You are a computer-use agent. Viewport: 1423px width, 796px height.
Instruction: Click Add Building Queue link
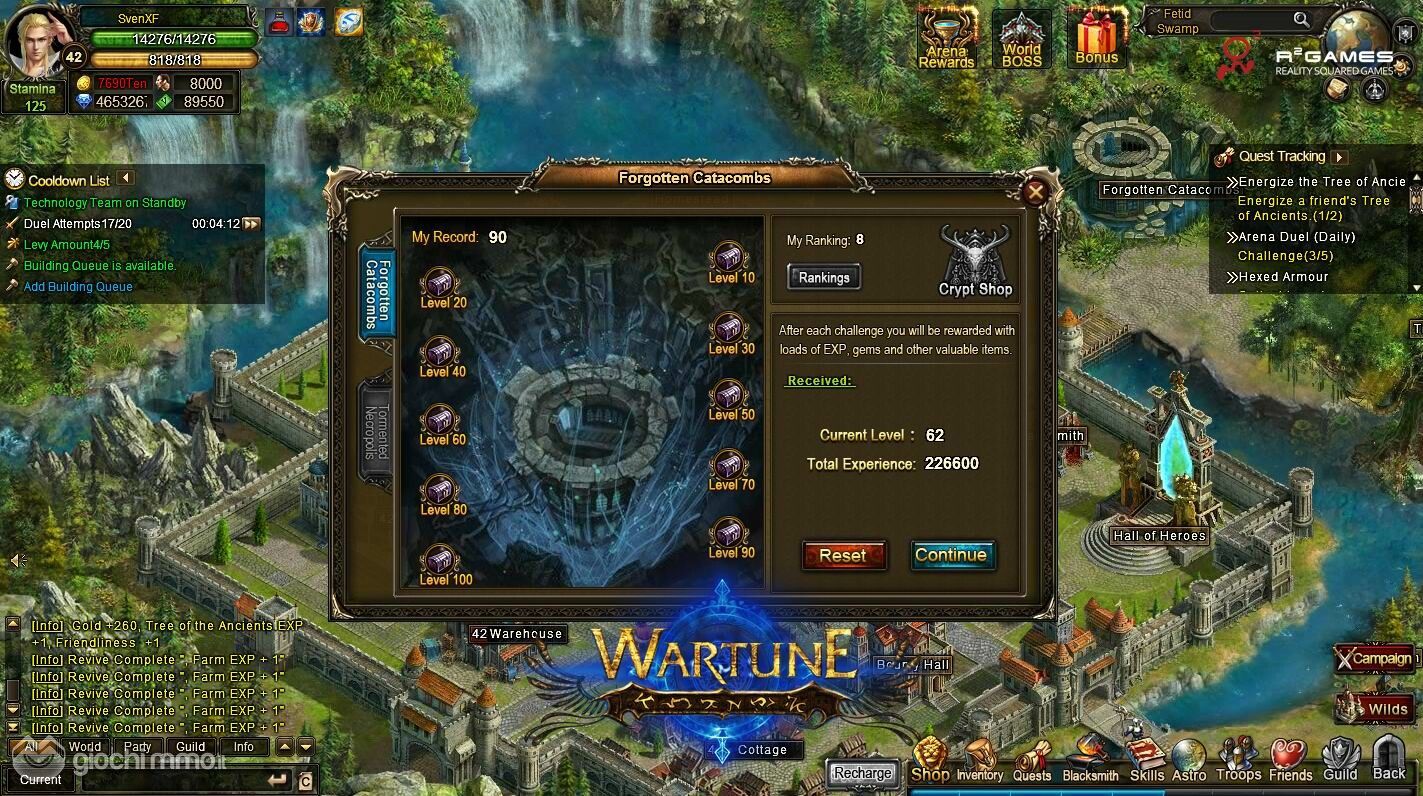click(78, 287)
